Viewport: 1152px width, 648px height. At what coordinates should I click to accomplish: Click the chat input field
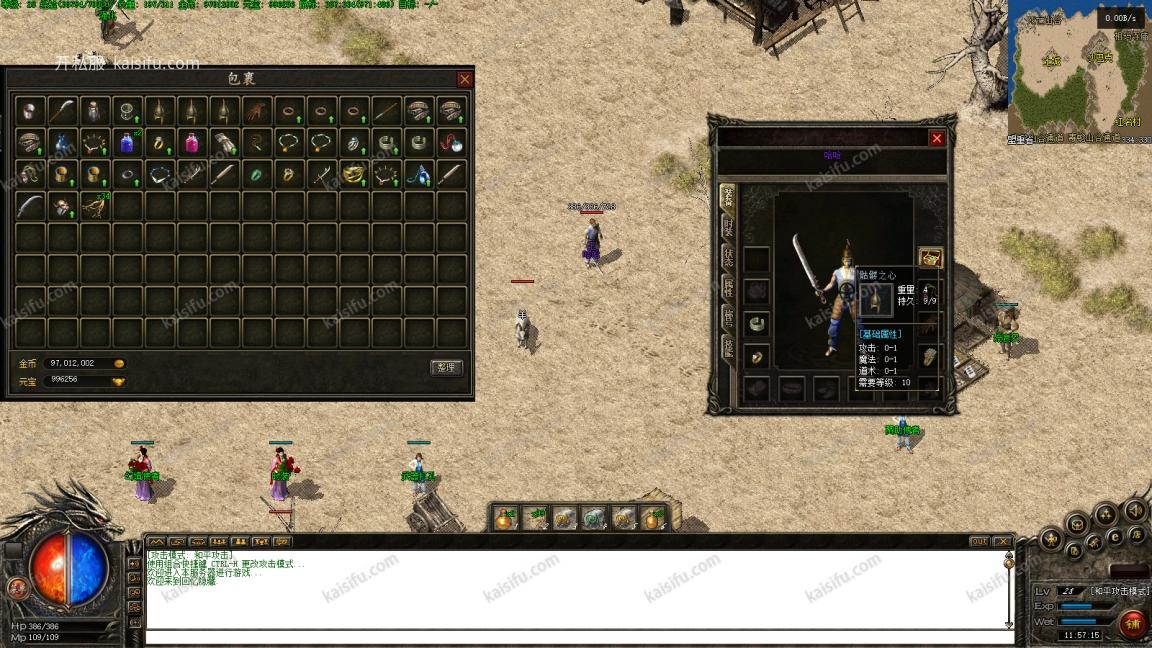pos(575,637)
